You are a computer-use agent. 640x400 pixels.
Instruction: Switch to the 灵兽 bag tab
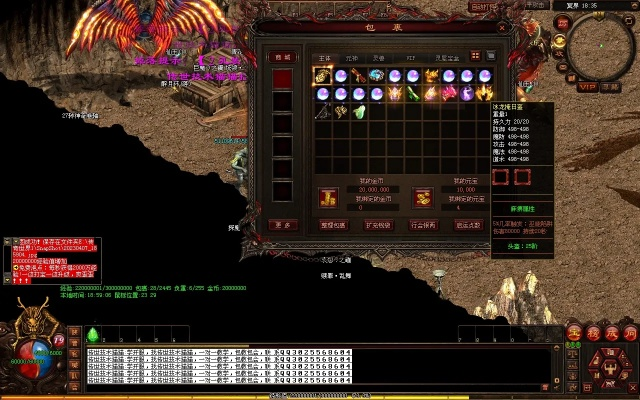pyautogui.click(x=380, y=57)
